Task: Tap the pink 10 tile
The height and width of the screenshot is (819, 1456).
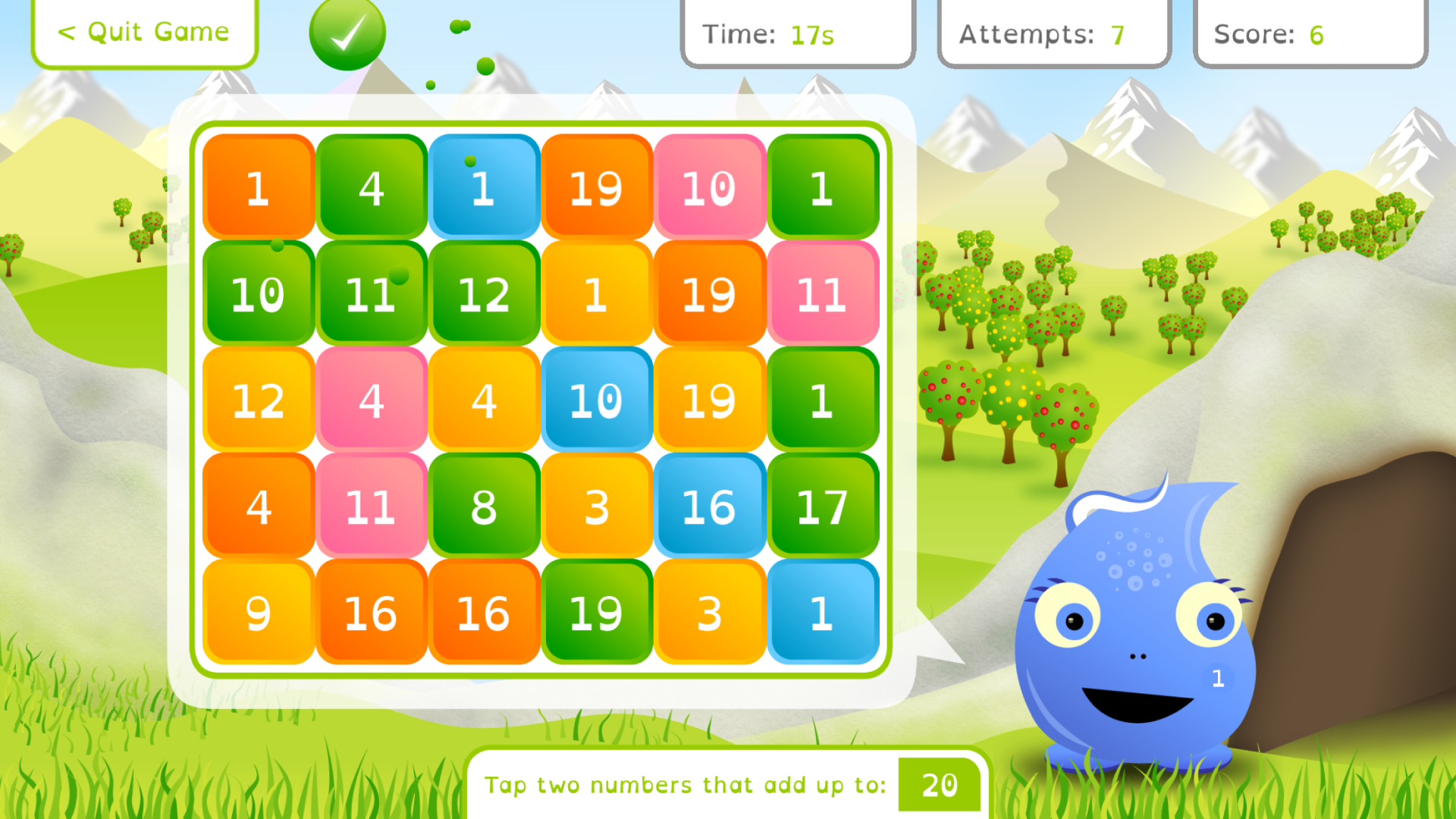Action: (709, 188)
